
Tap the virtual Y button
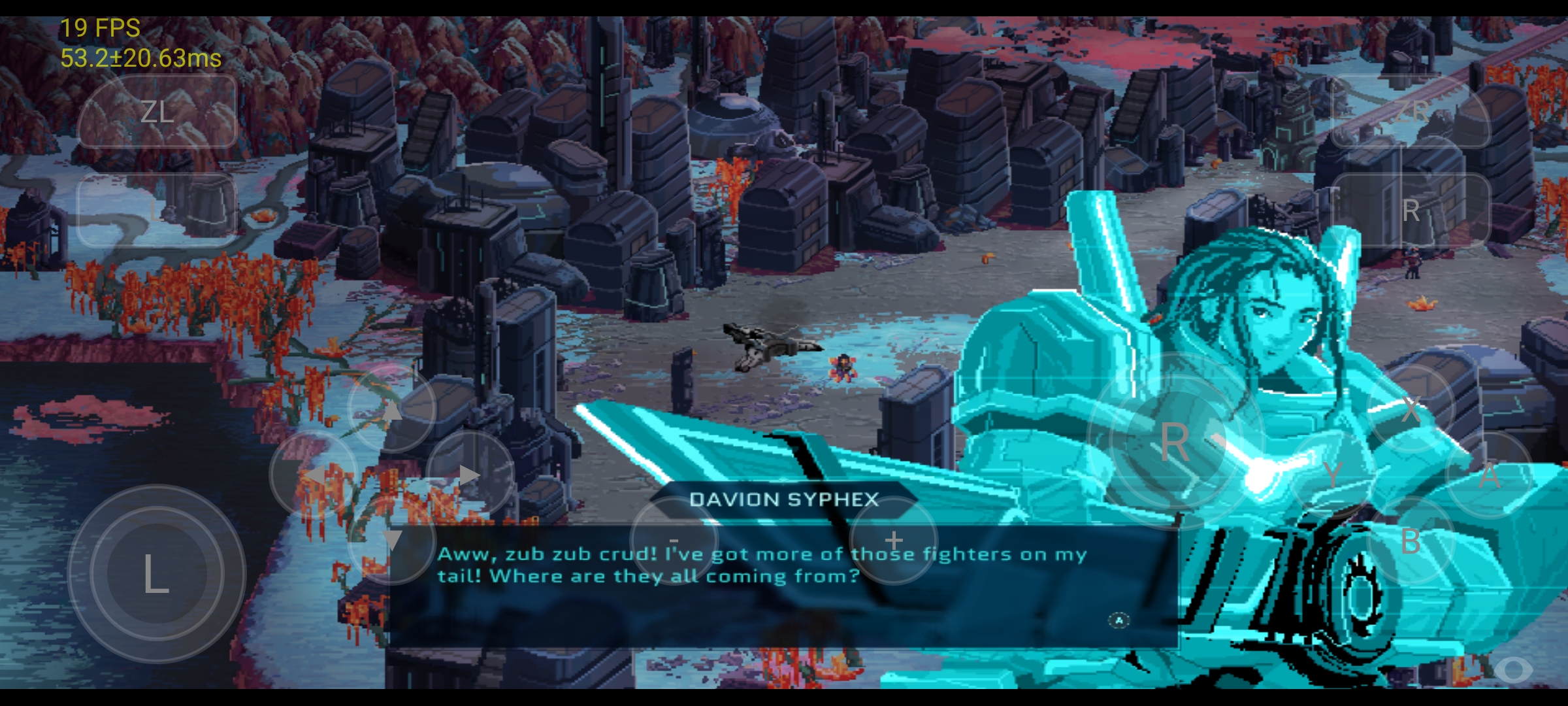[x=1333, y=474]
